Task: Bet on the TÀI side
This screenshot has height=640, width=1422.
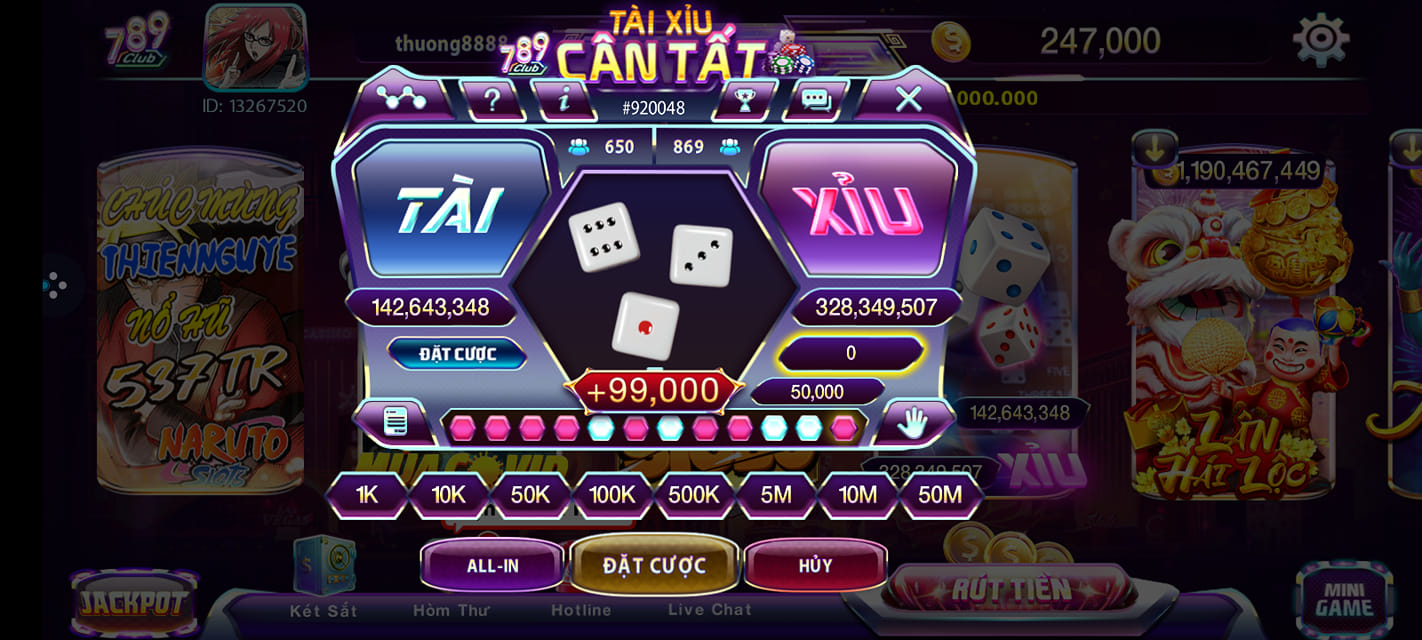Action: click(x=449, y=209)
